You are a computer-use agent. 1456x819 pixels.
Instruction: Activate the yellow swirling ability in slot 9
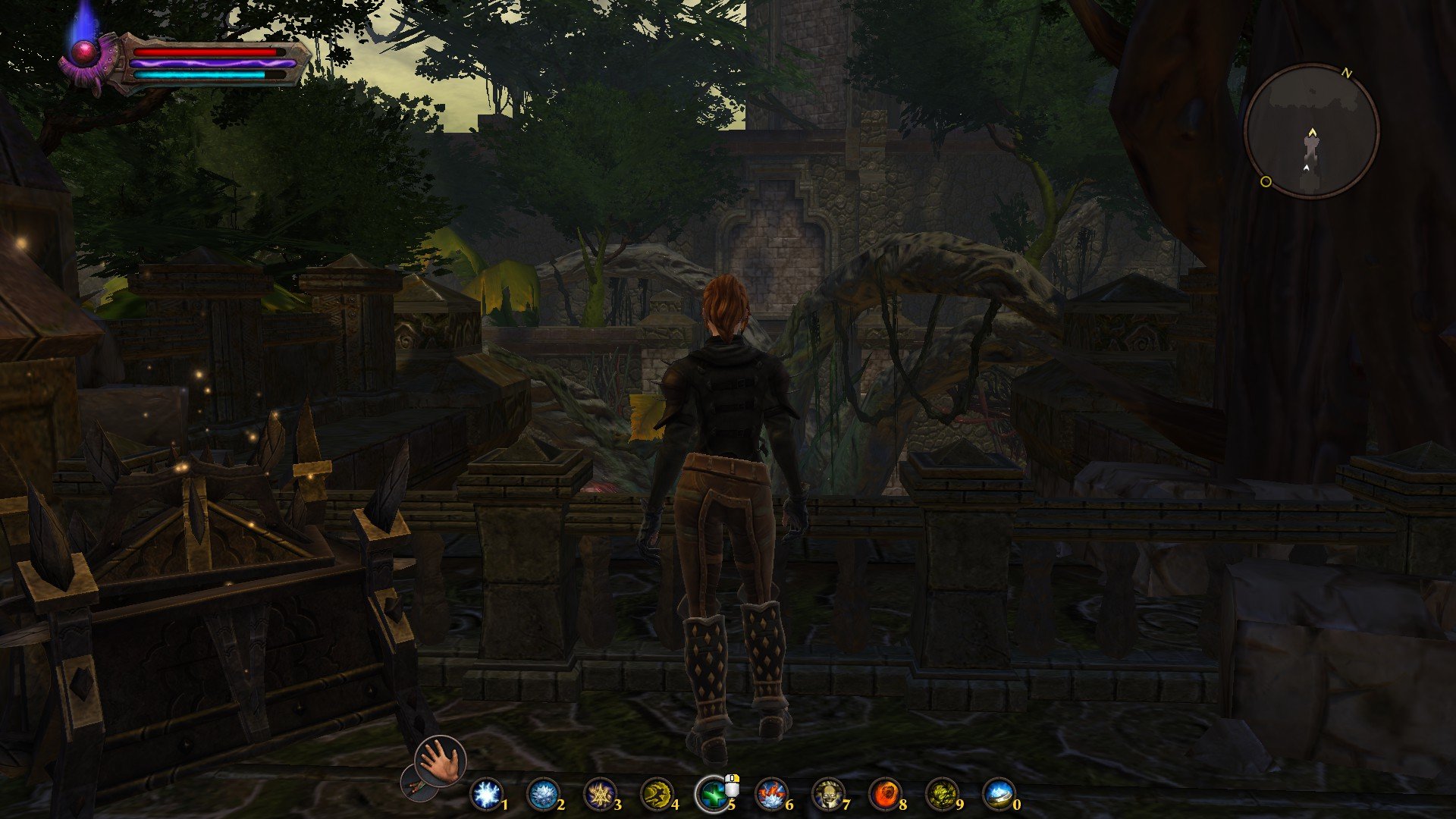941,795
